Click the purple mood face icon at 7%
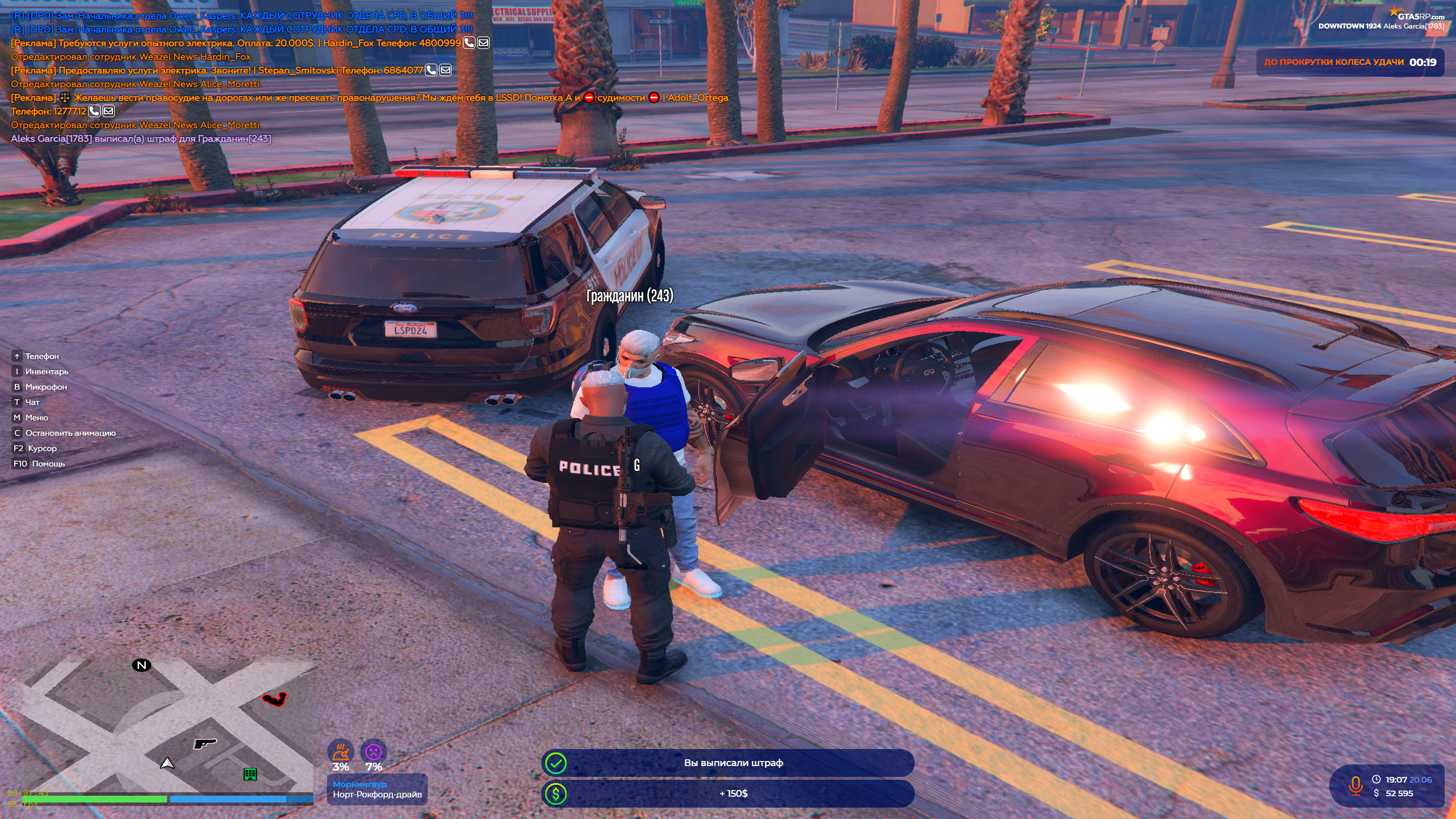 click(x=374, y=752)
